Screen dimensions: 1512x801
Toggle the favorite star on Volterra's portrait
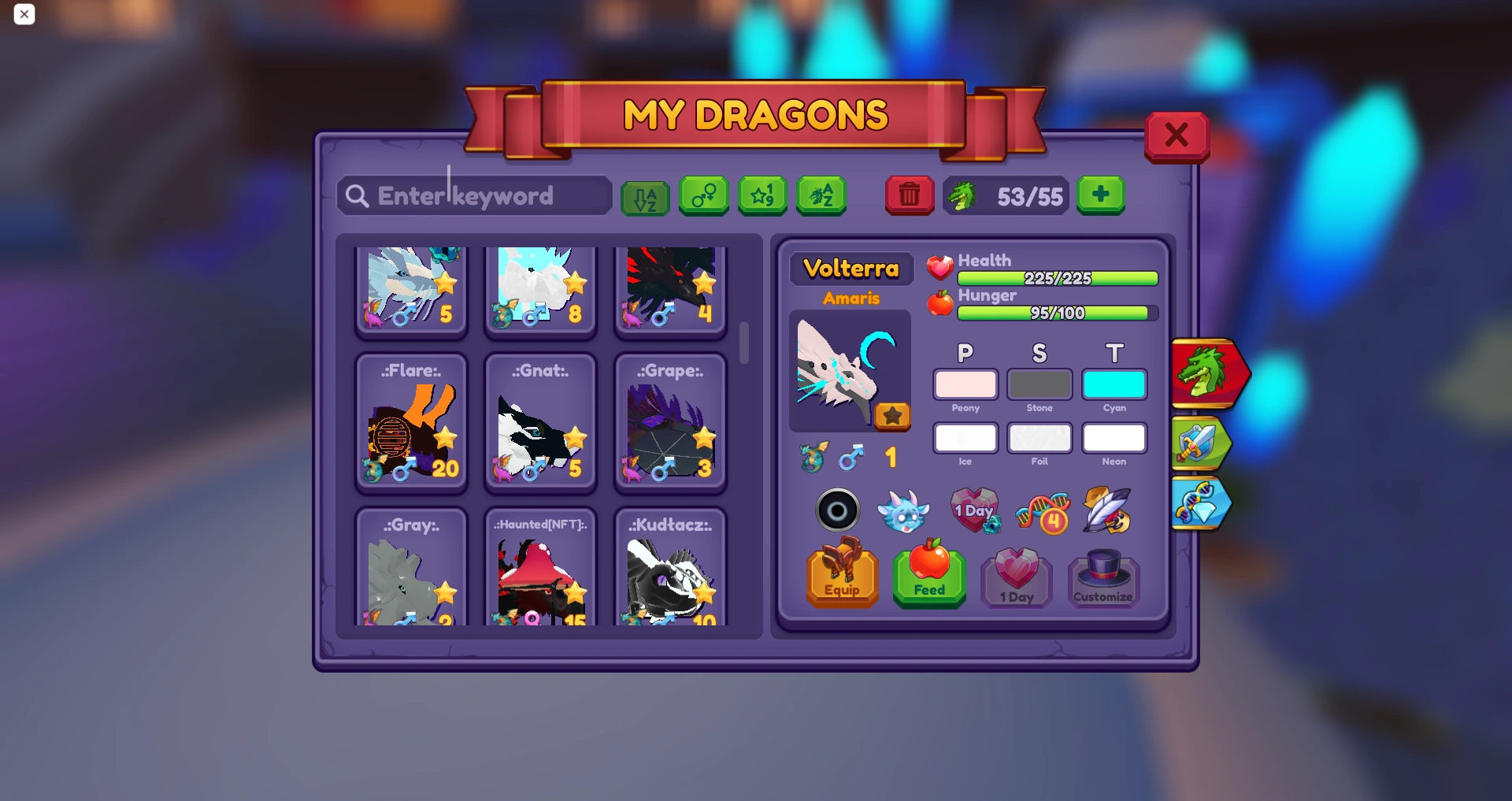point(892,416)
